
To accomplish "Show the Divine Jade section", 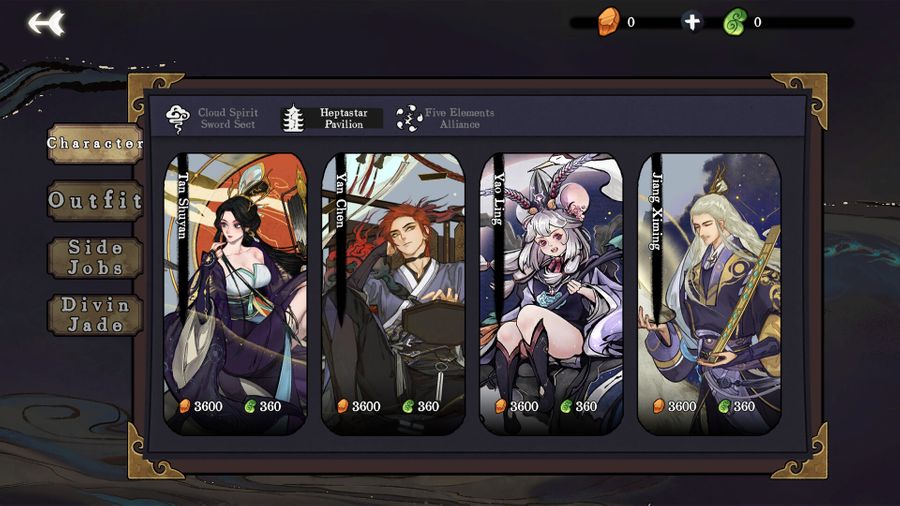I will (95, 314).
